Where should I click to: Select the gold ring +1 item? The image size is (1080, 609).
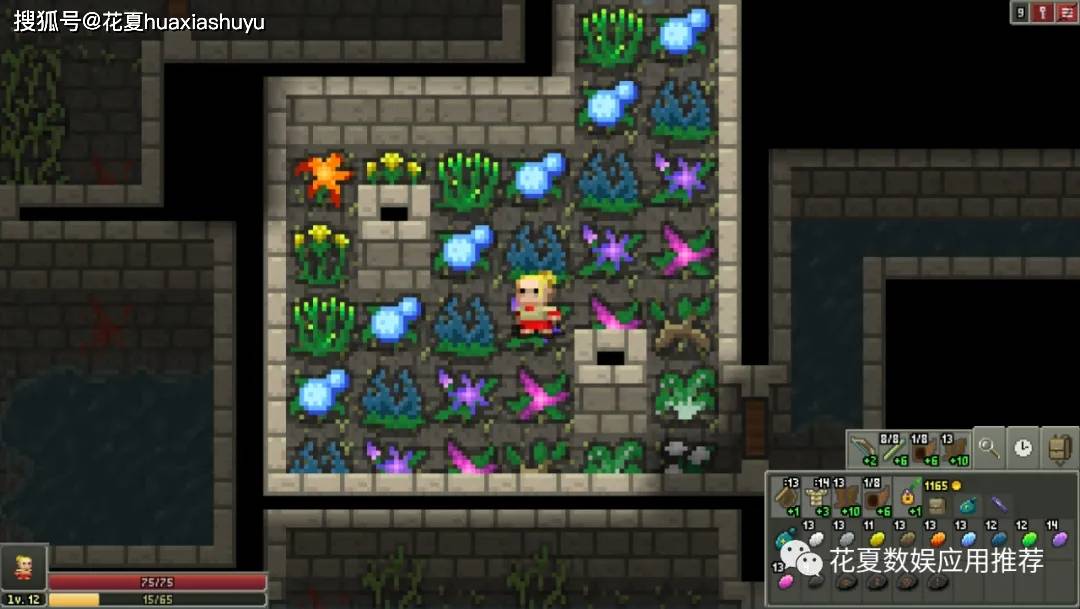[x=908, y=497]
